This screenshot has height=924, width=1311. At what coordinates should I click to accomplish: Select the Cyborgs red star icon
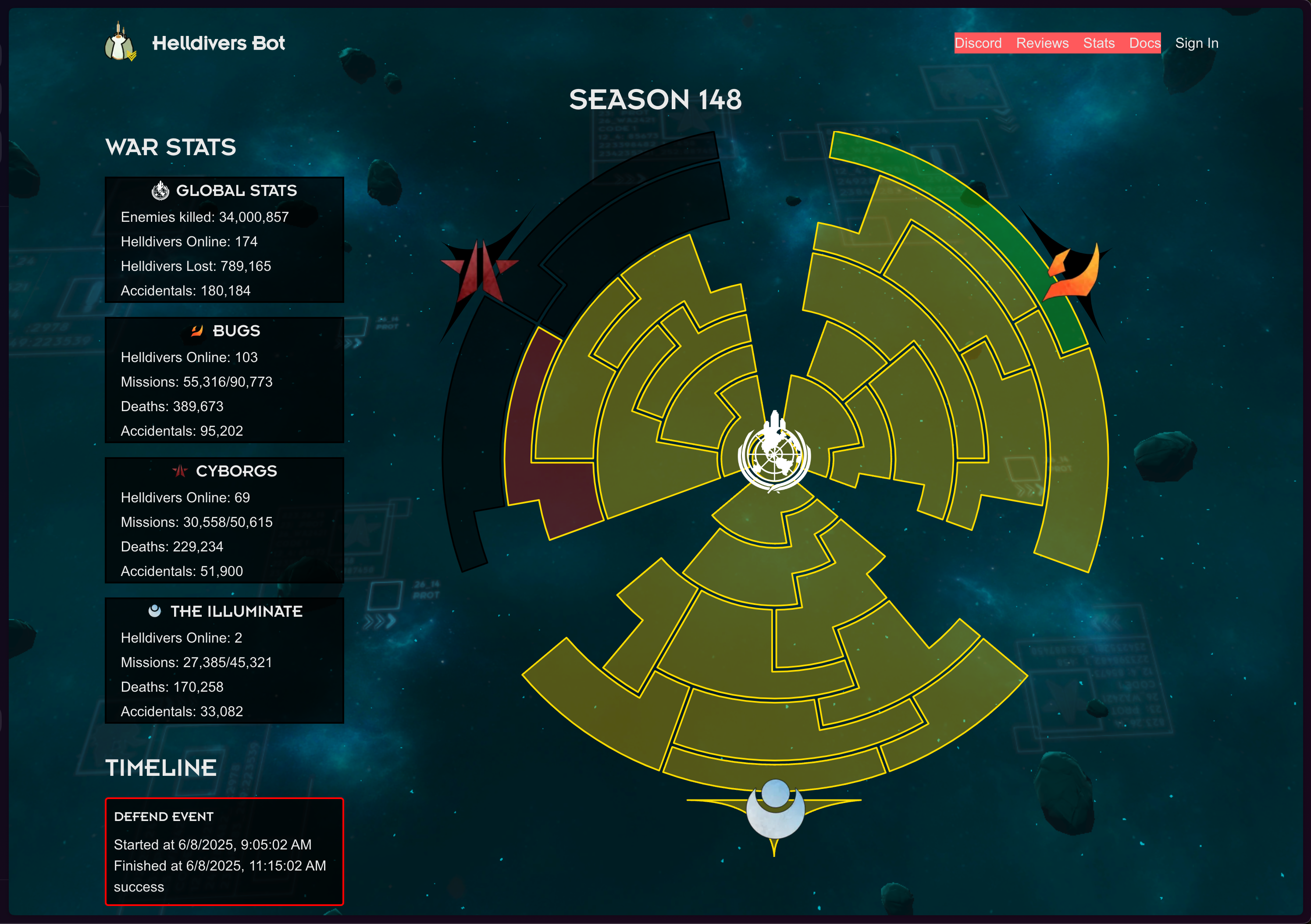[180, 471]
